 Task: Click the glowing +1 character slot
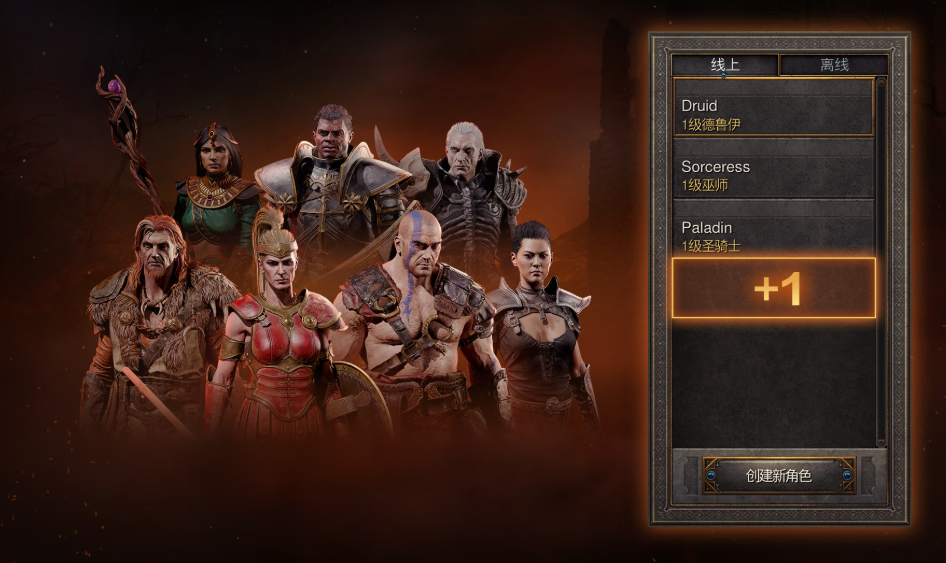(x=773, y=288)
